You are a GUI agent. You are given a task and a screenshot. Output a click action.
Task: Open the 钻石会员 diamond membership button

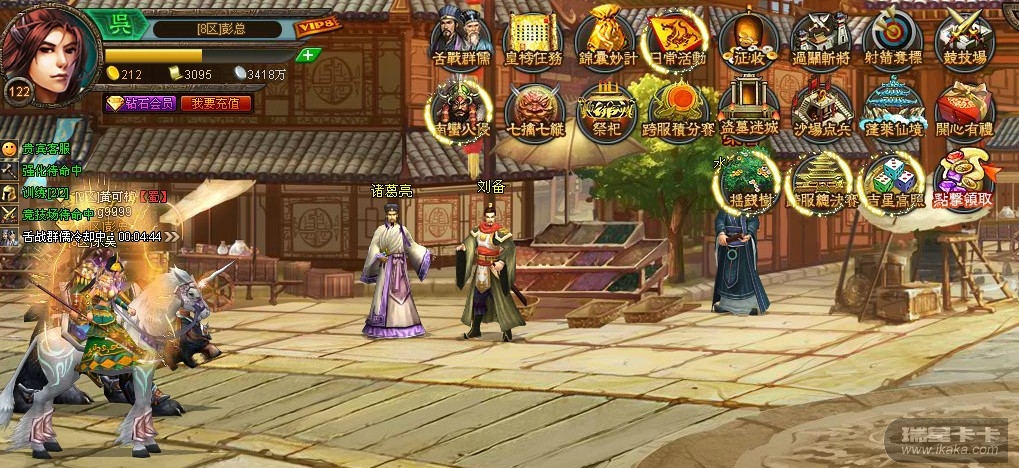click(143, 103)
